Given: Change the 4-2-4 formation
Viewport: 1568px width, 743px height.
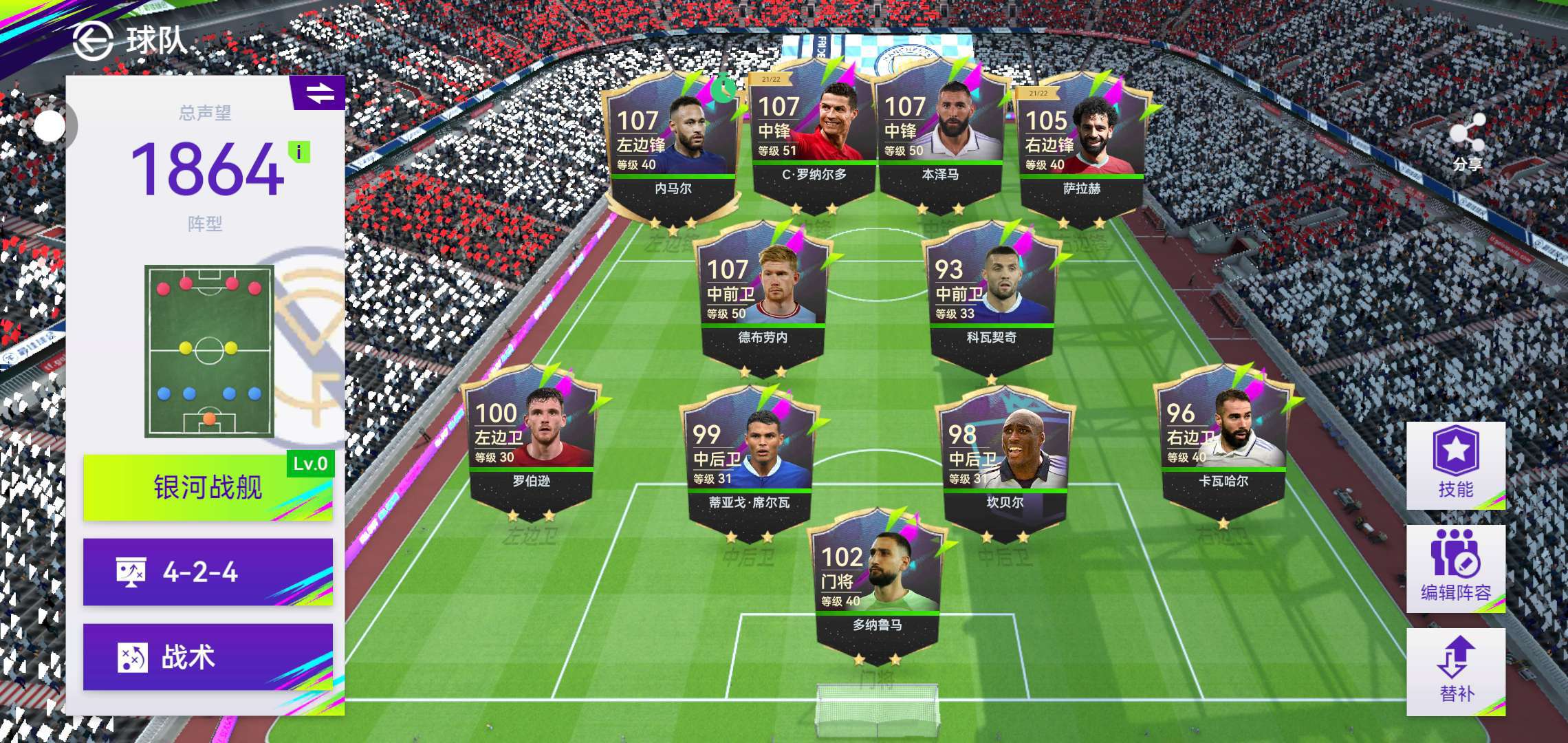Looking at the screenshot, I should click(208, 572).
